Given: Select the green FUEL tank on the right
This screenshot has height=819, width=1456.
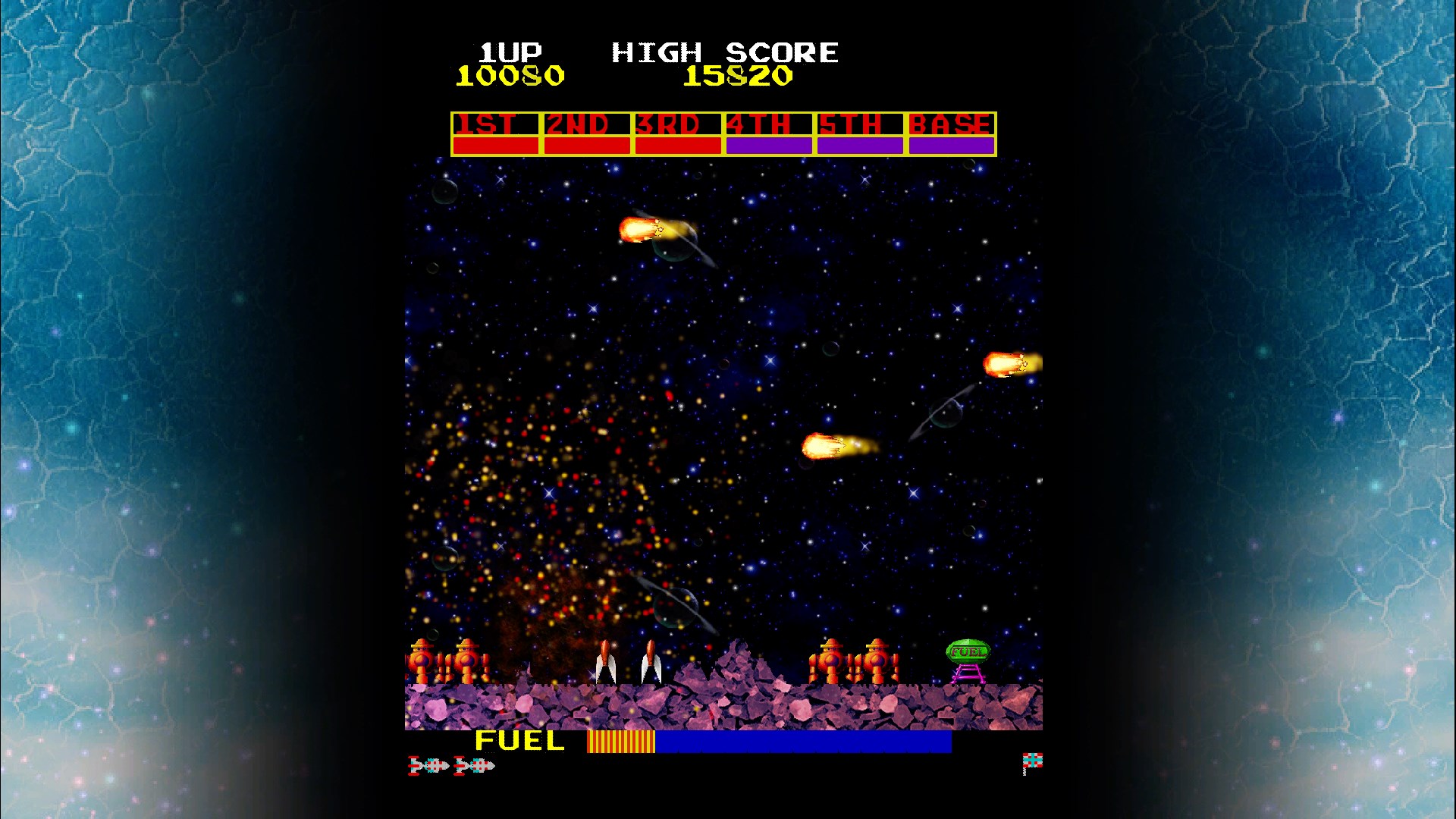Looking at the screenshot, I should tap(967, 651).
